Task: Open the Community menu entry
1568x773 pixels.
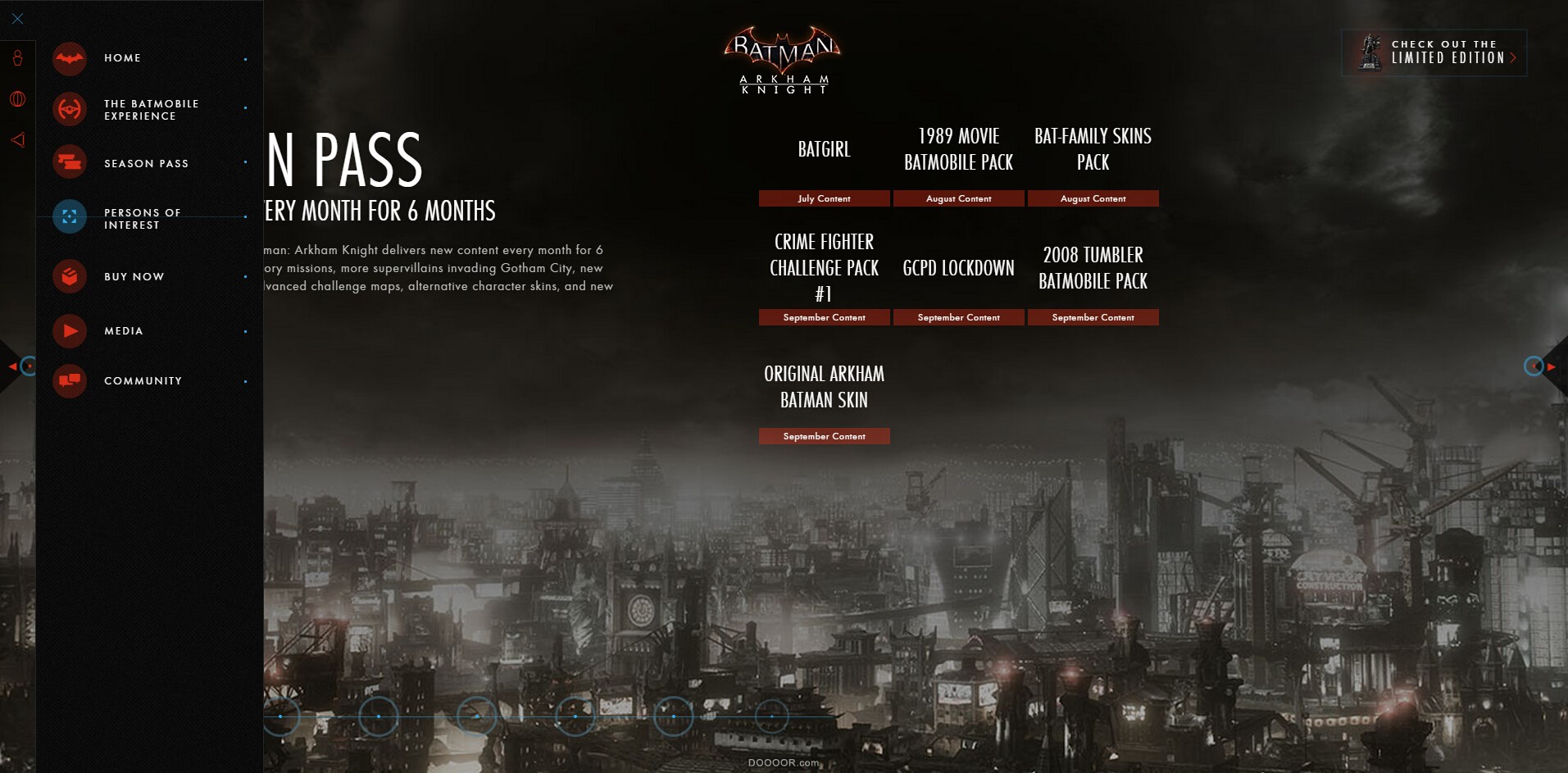Action: tap(142, 381)
